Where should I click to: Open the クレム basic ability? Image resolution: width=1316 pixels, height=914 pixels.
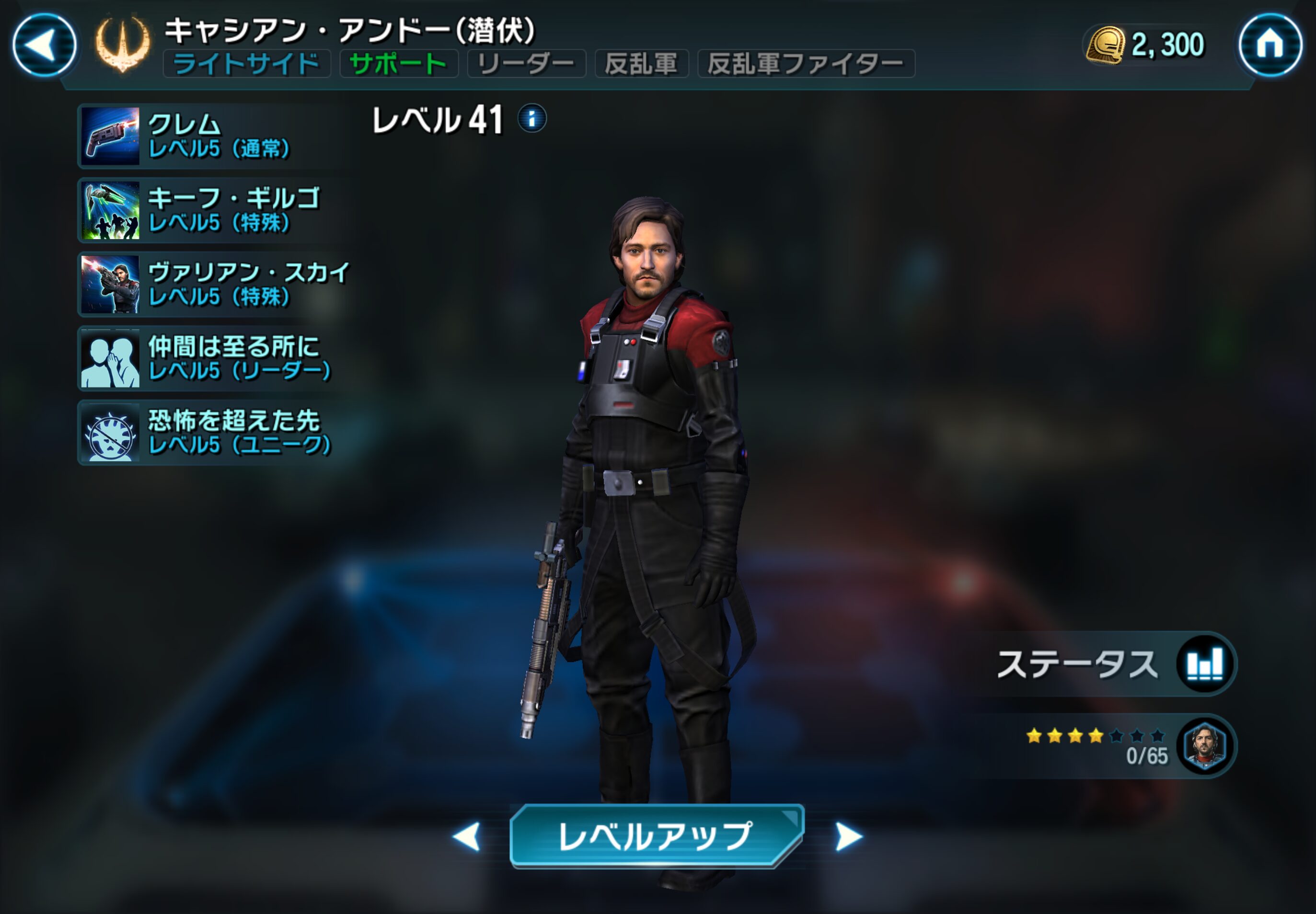pyautogui.click(x=212, y=137)
